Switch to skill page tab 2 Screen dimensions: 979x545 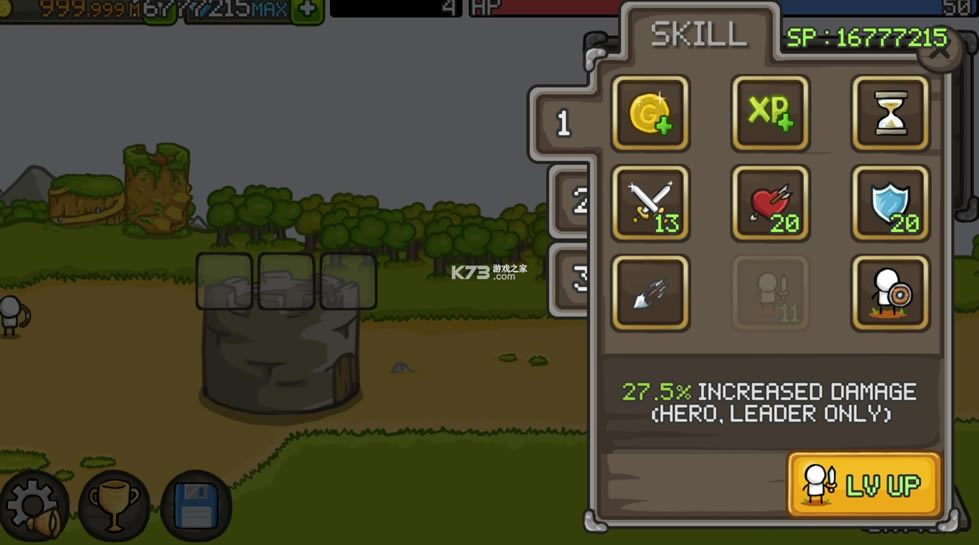click(577, 201)
